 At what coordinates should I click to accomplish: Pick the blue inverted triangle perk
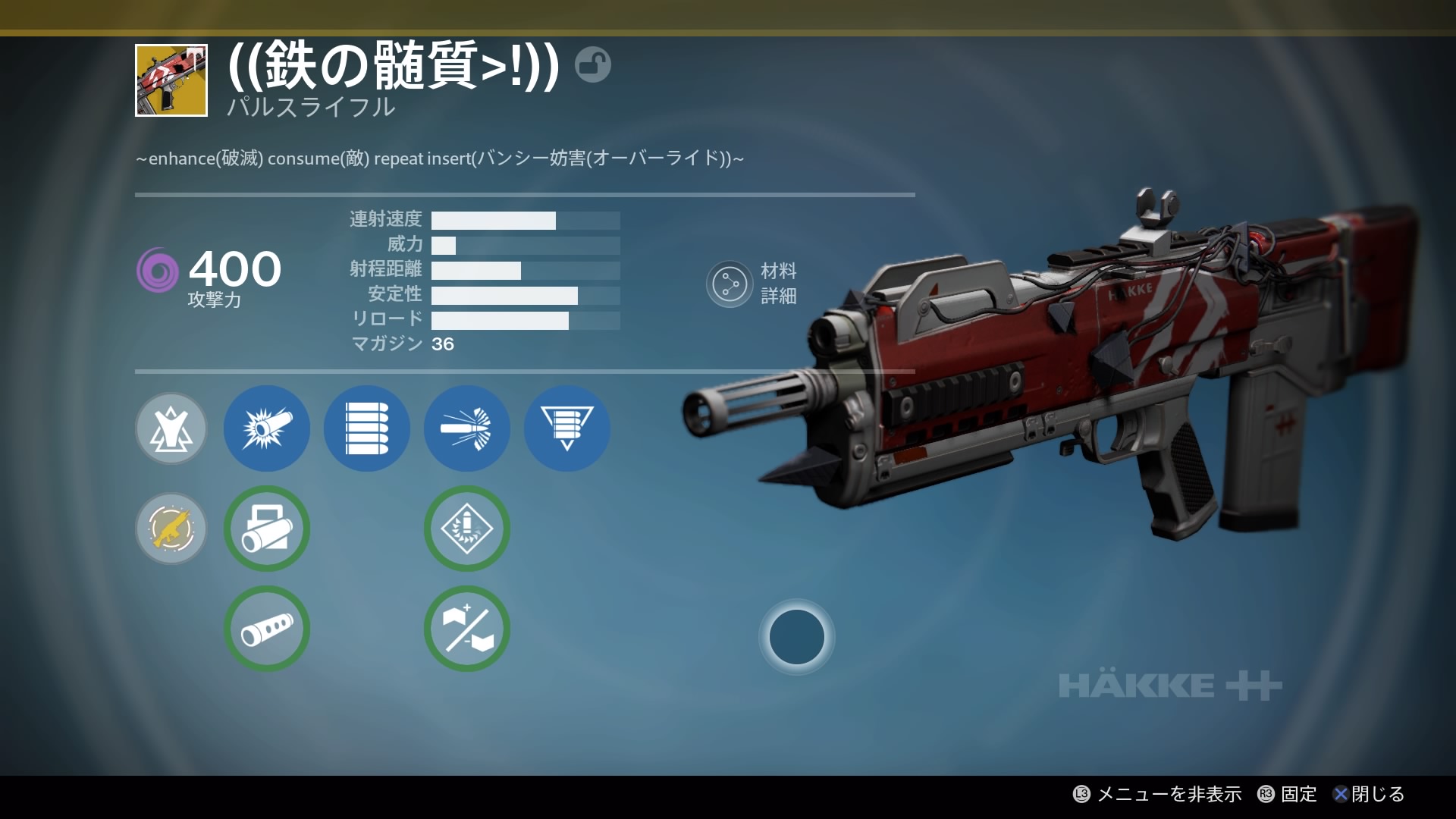pos(567,428)
